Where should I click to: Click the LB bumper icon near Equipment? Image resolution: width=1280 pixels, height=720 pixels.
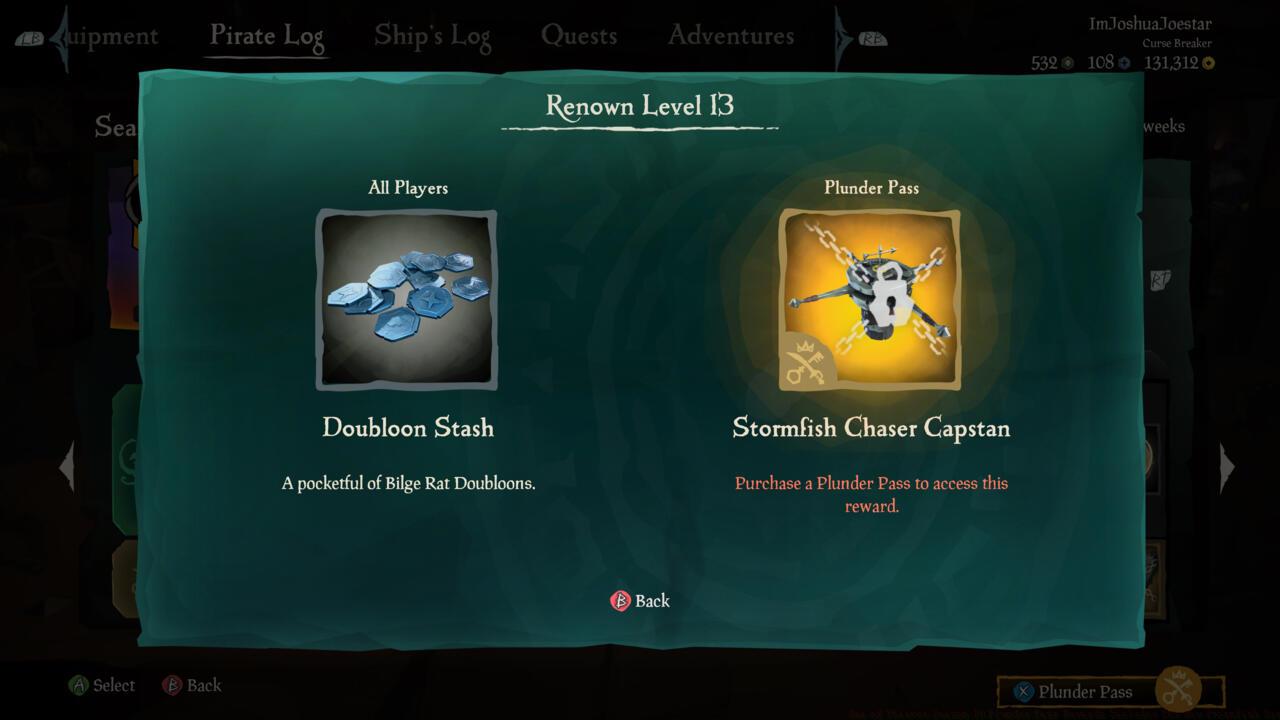point(30,35)
